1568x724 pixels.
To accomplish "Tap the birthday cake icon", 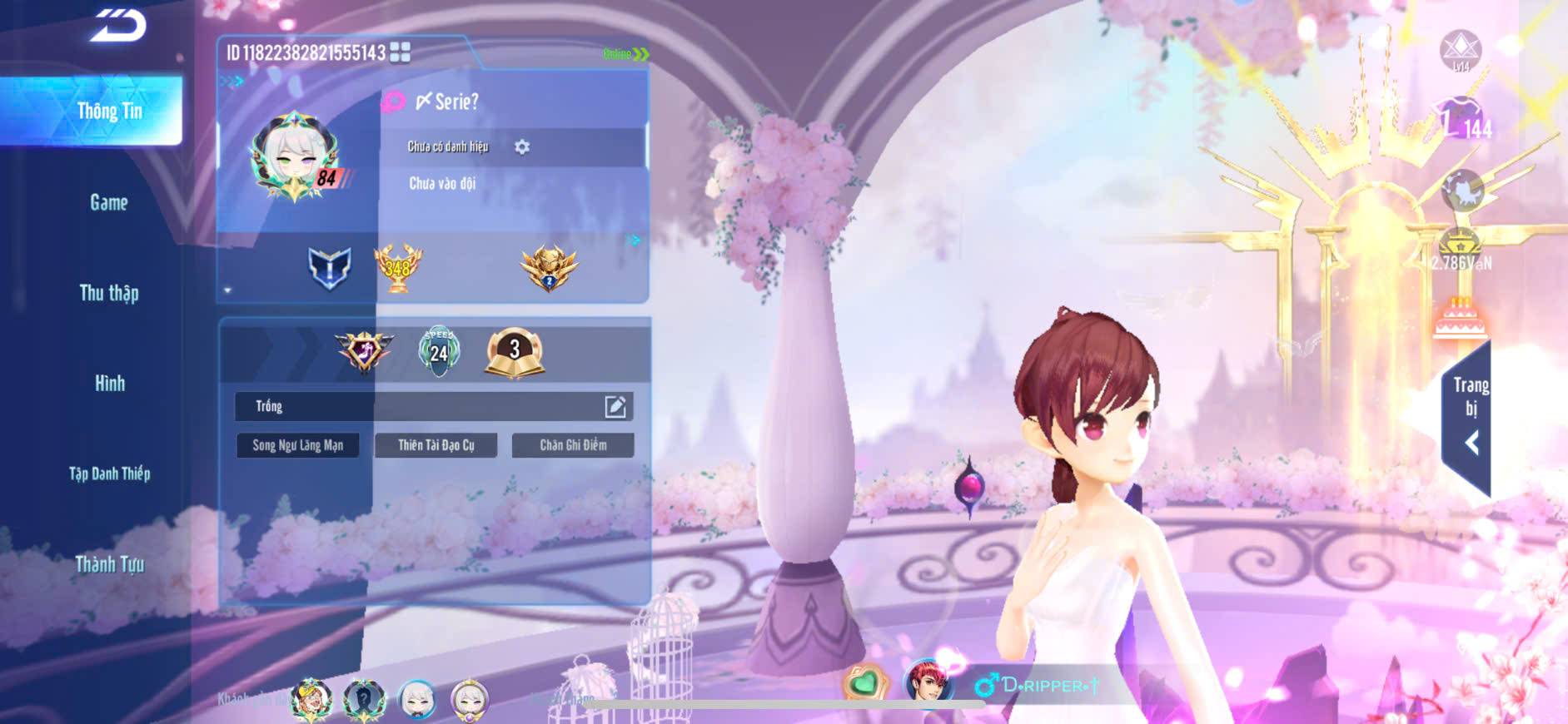I will coord(1460,320).
